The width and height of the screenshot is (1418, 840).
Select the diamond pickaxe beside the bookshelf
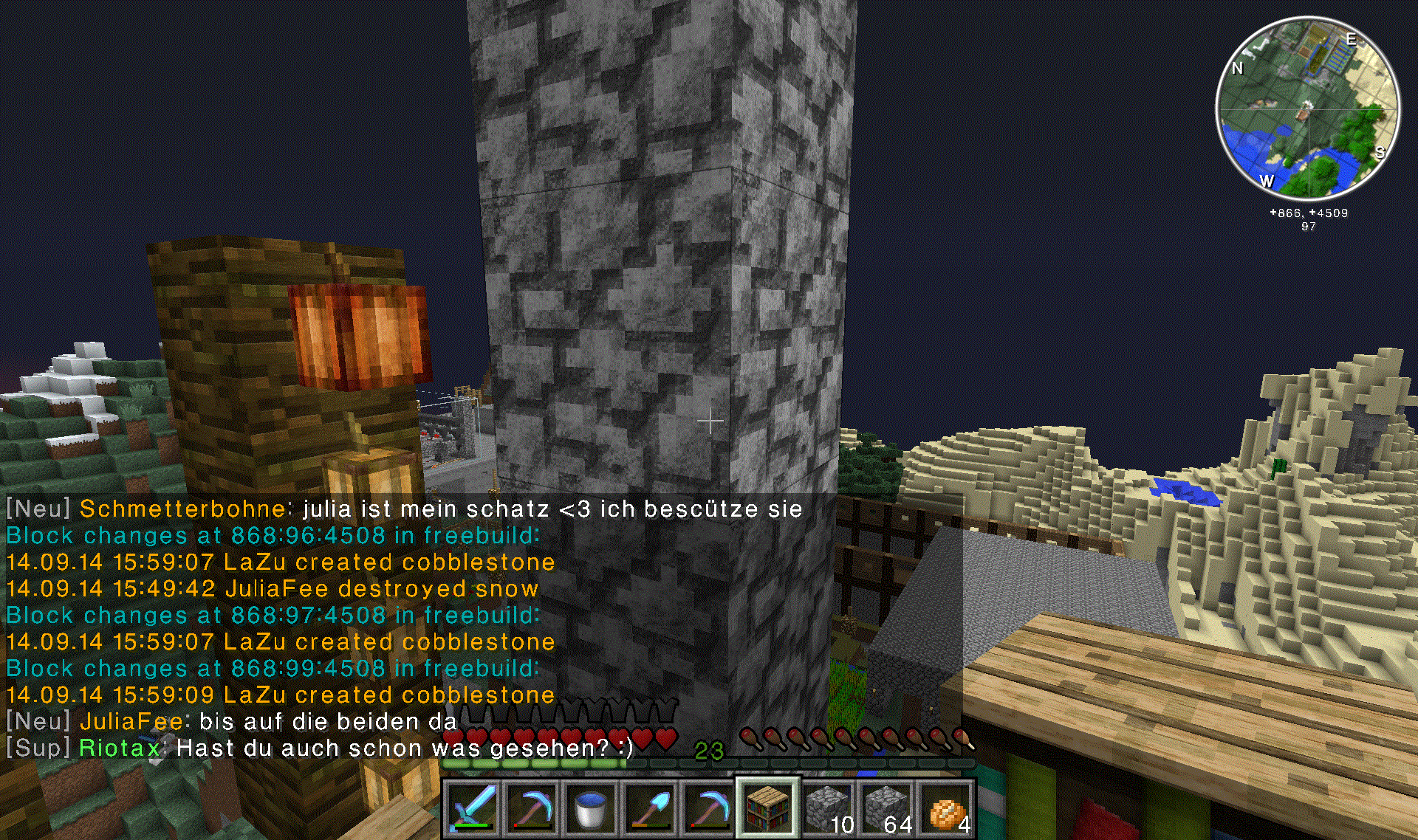(x=708, y=808)
